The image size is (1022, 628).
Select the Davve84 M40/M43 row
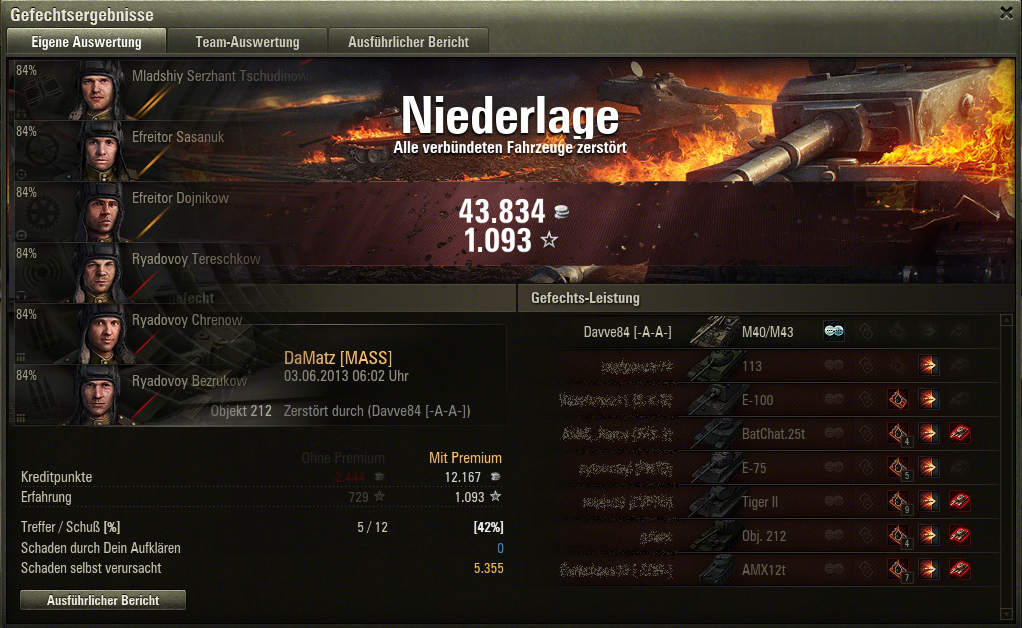[x=760, y=332]
